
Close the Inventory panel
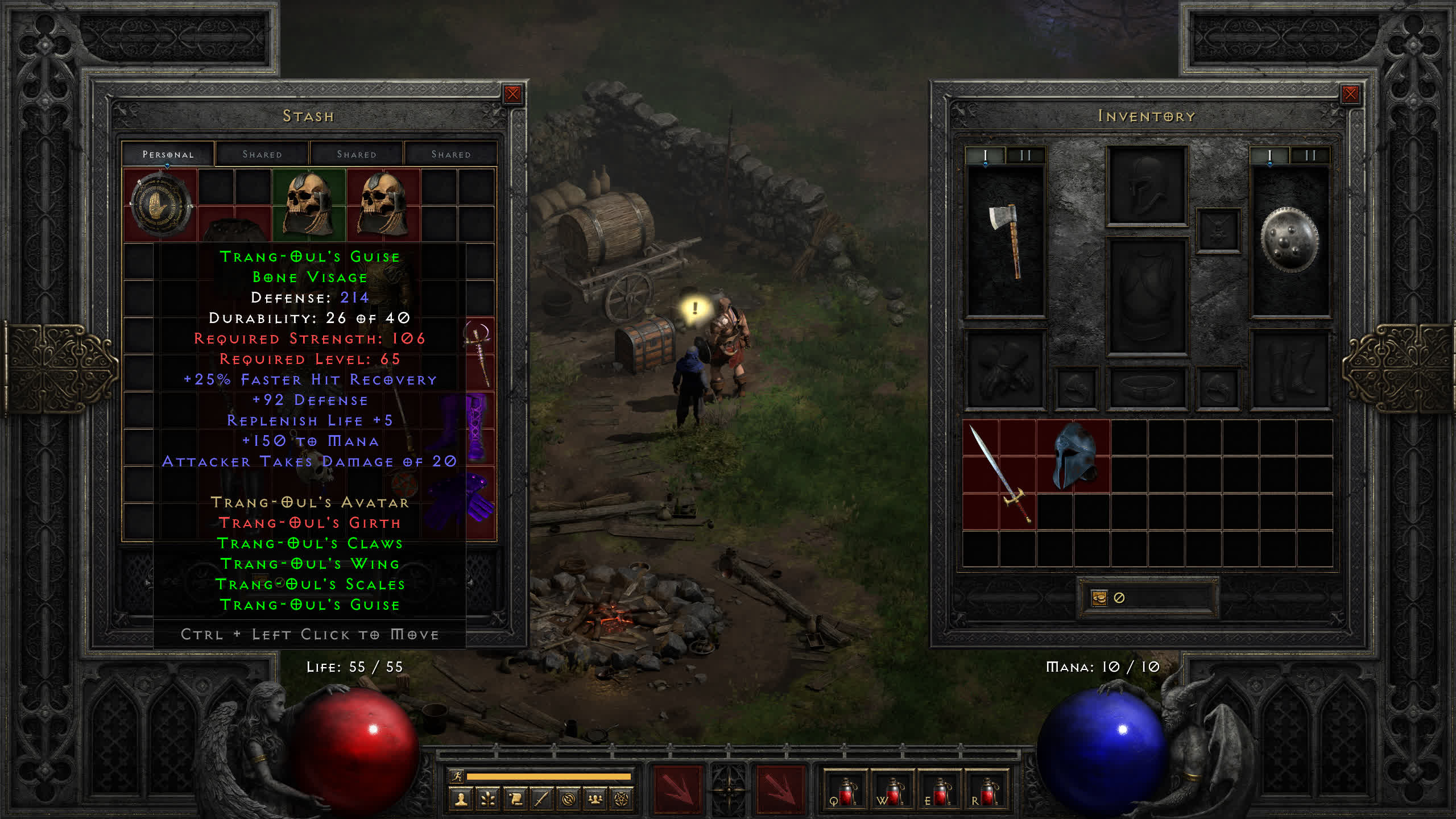point(1350,94)
